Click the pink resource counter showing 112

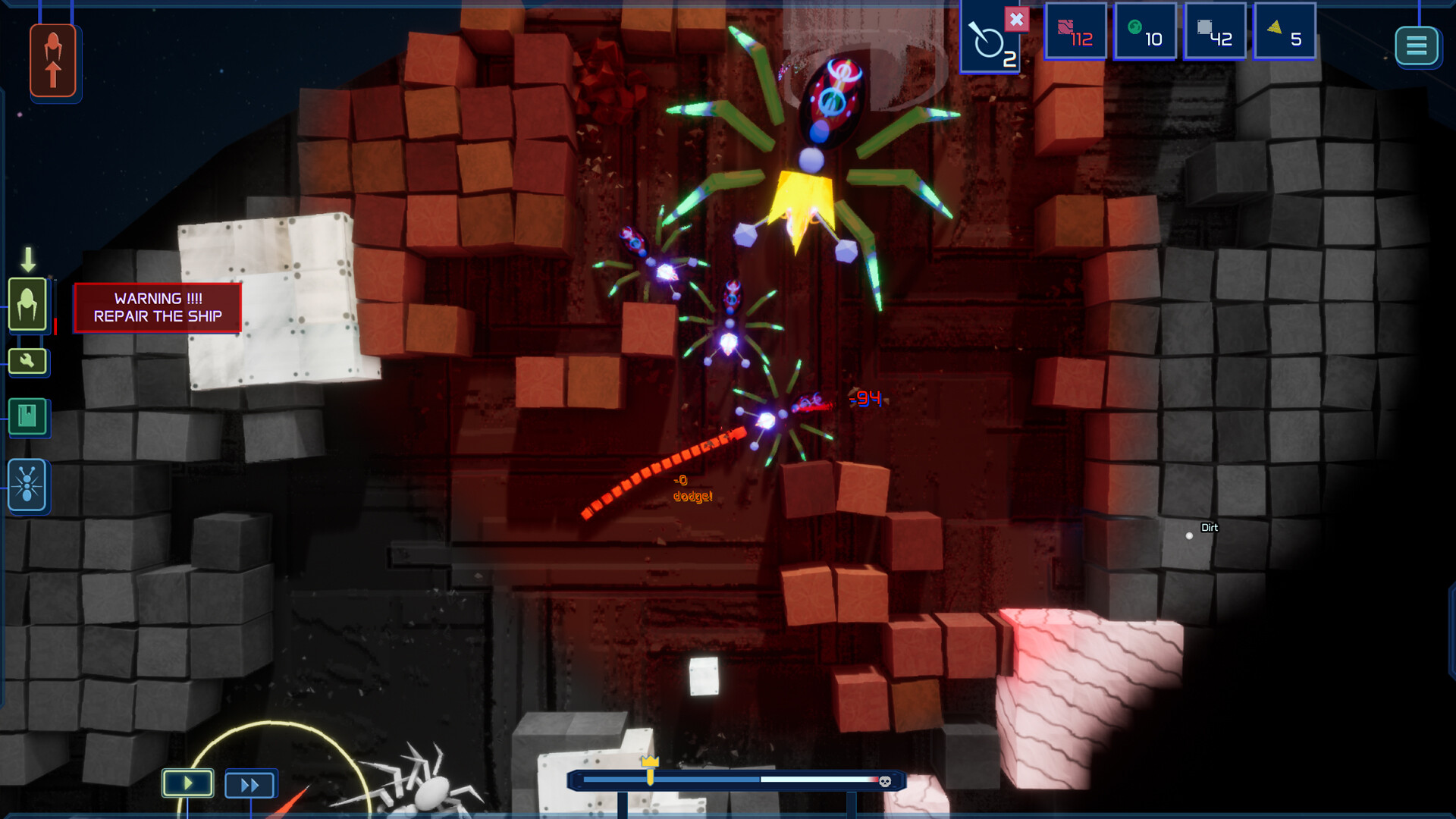[1075, 31]
